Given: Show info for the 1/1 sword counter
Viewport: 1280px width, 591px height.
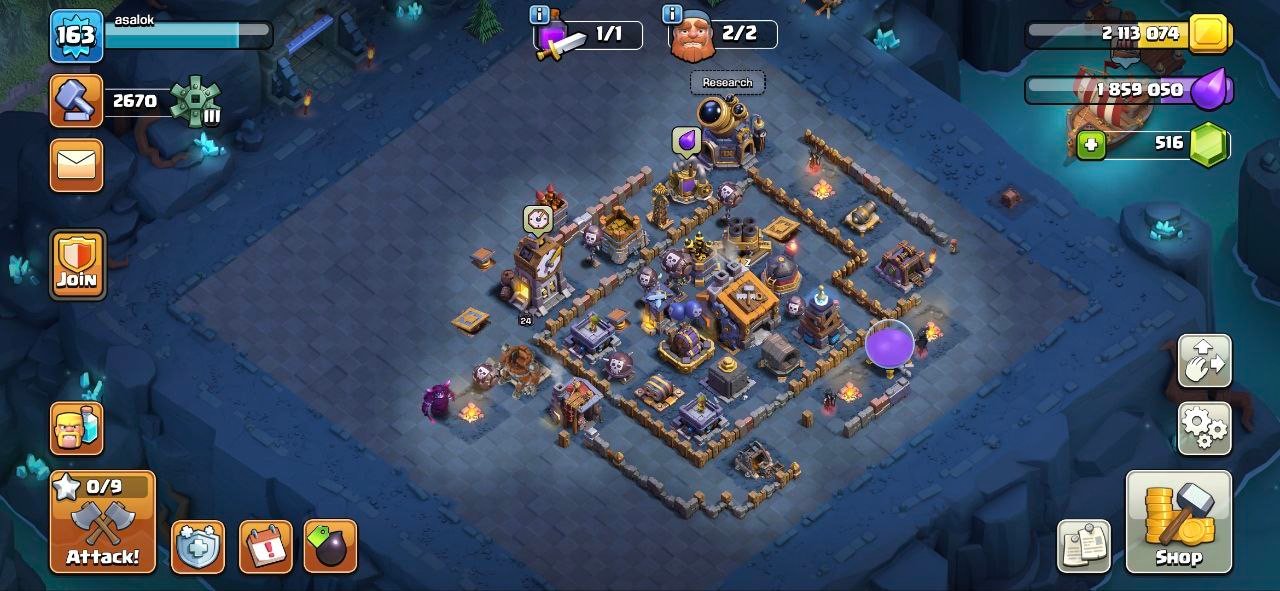Looking at the screenshot, I should (x=539, y=14).
